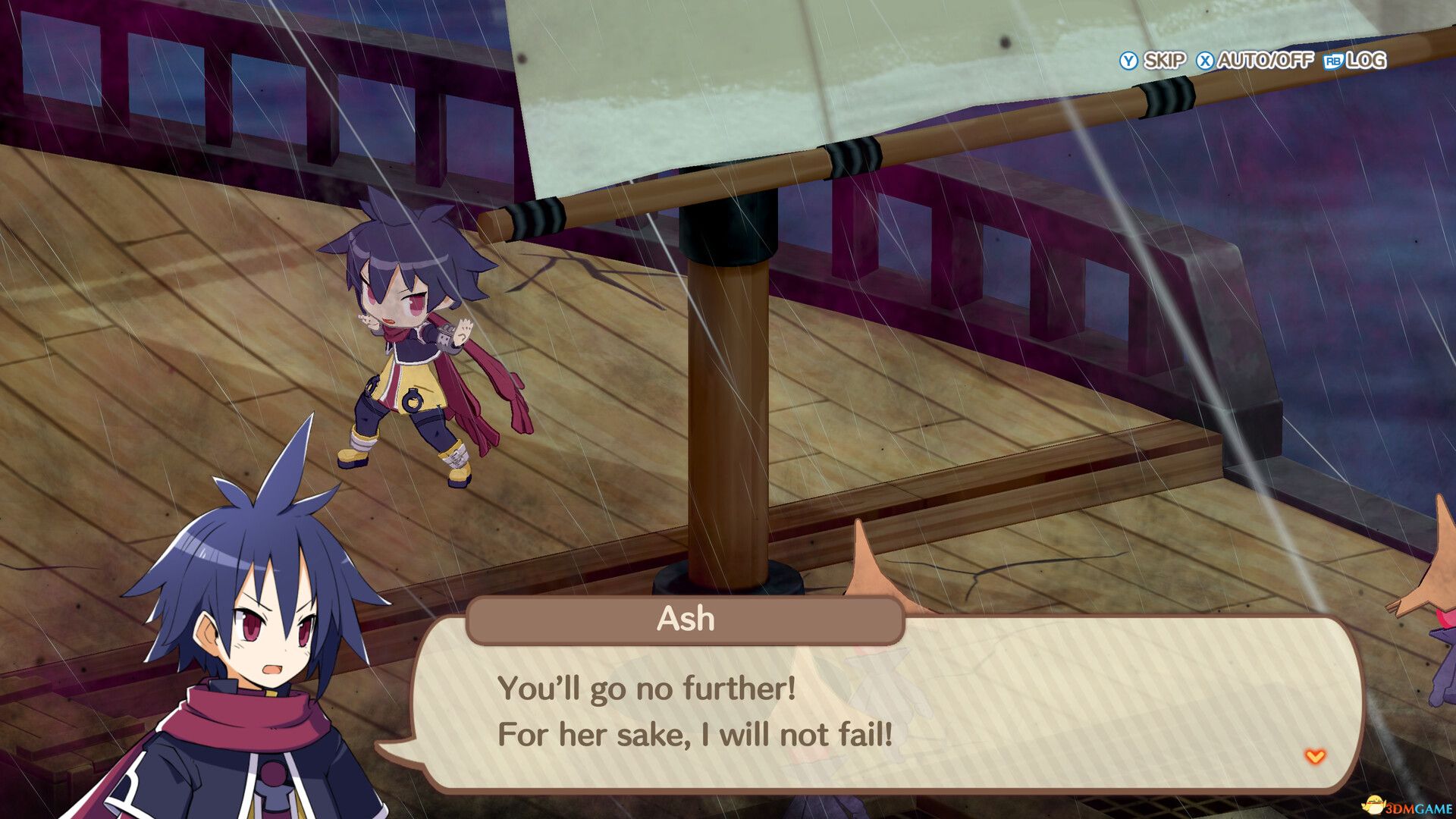This screenshot has width=1456, height=819.
Task: Click the SKIP label in the top-right bar
Action: pos(1164,61)
